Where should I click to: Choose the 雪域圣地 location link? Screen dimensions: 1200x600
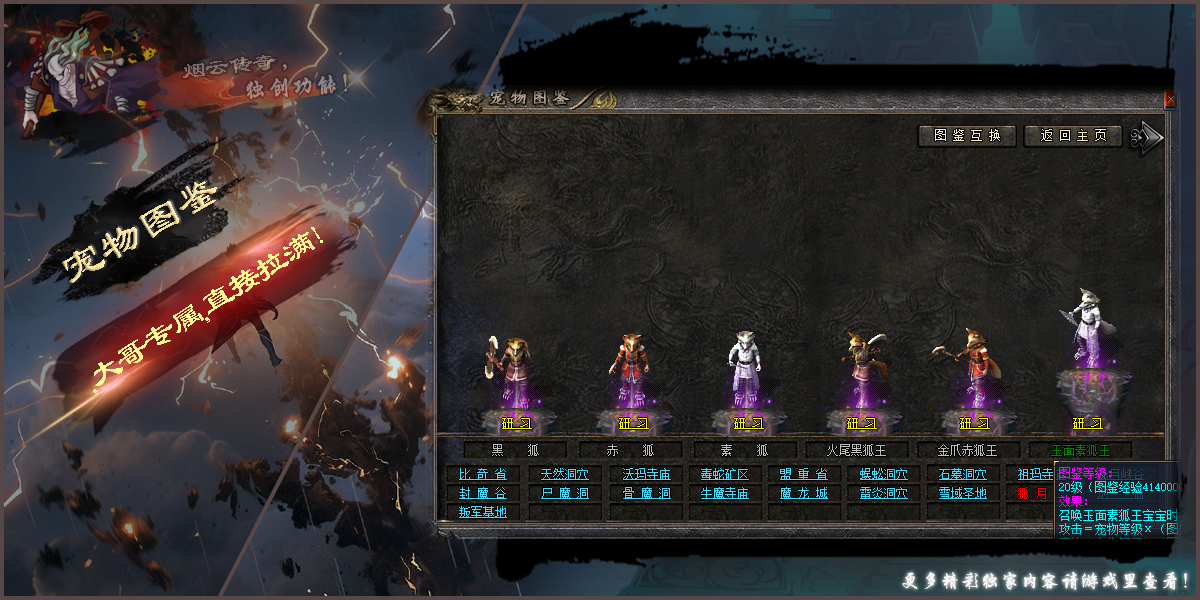(x=963, y=493)
